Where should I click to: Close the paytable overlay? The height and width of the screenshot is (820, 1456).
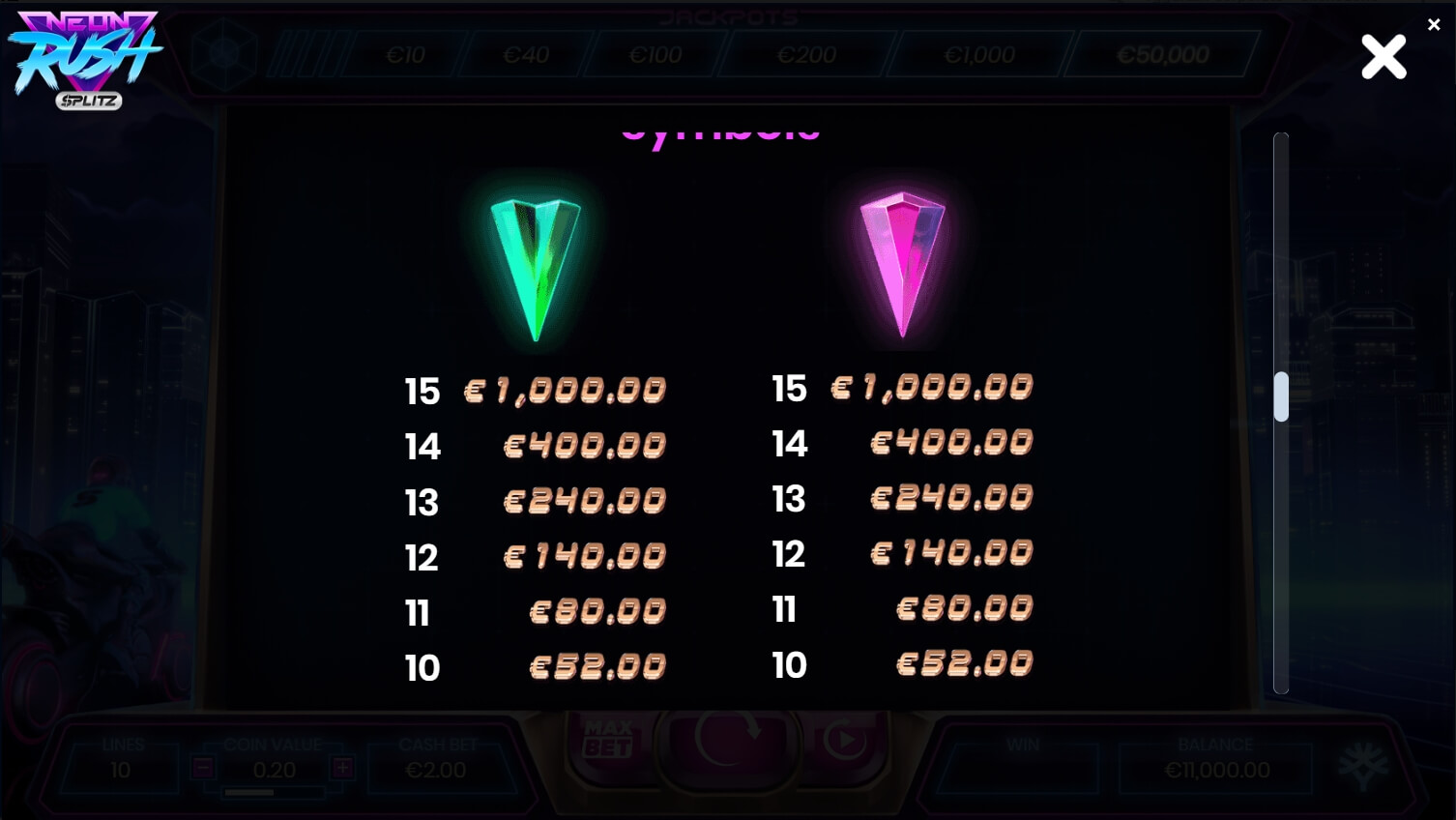(1383, 57)
